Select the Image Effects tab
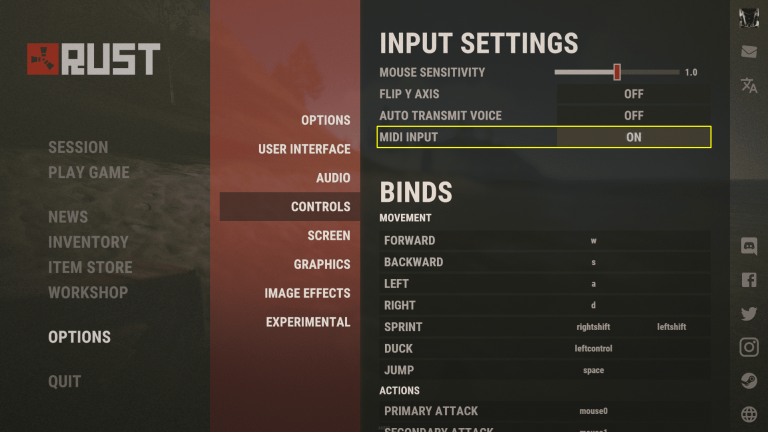 tap(307, 293)
